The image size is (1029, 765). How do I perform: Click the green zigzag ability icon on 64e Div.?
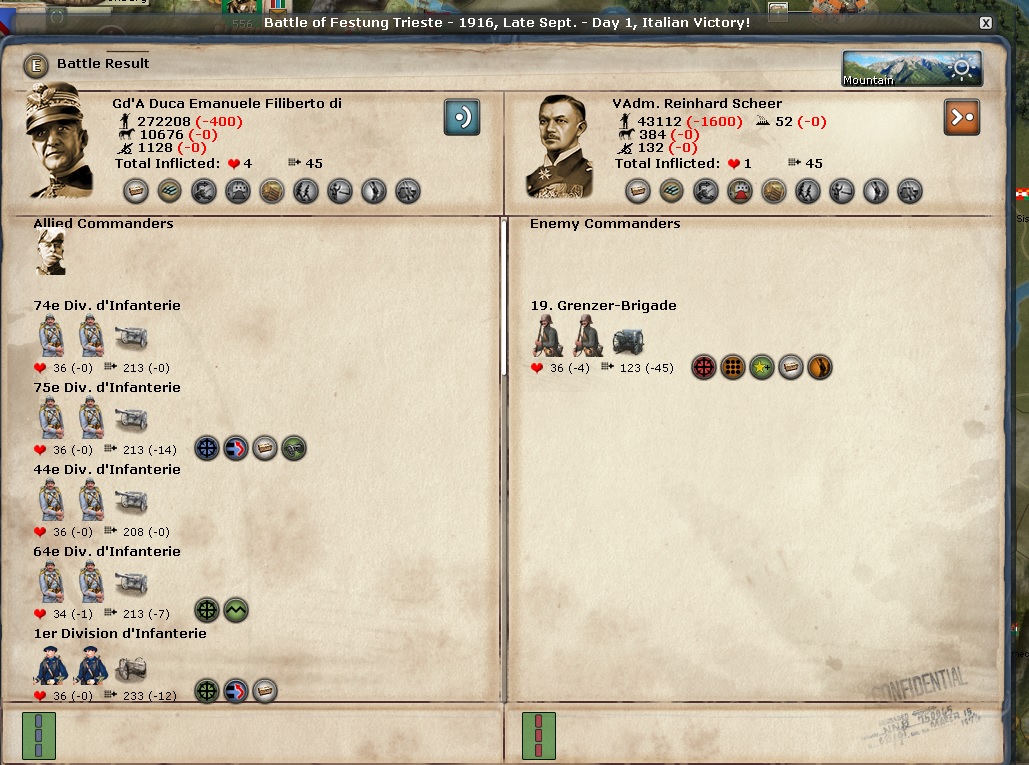pyautogui.click(x=236, y=610)
